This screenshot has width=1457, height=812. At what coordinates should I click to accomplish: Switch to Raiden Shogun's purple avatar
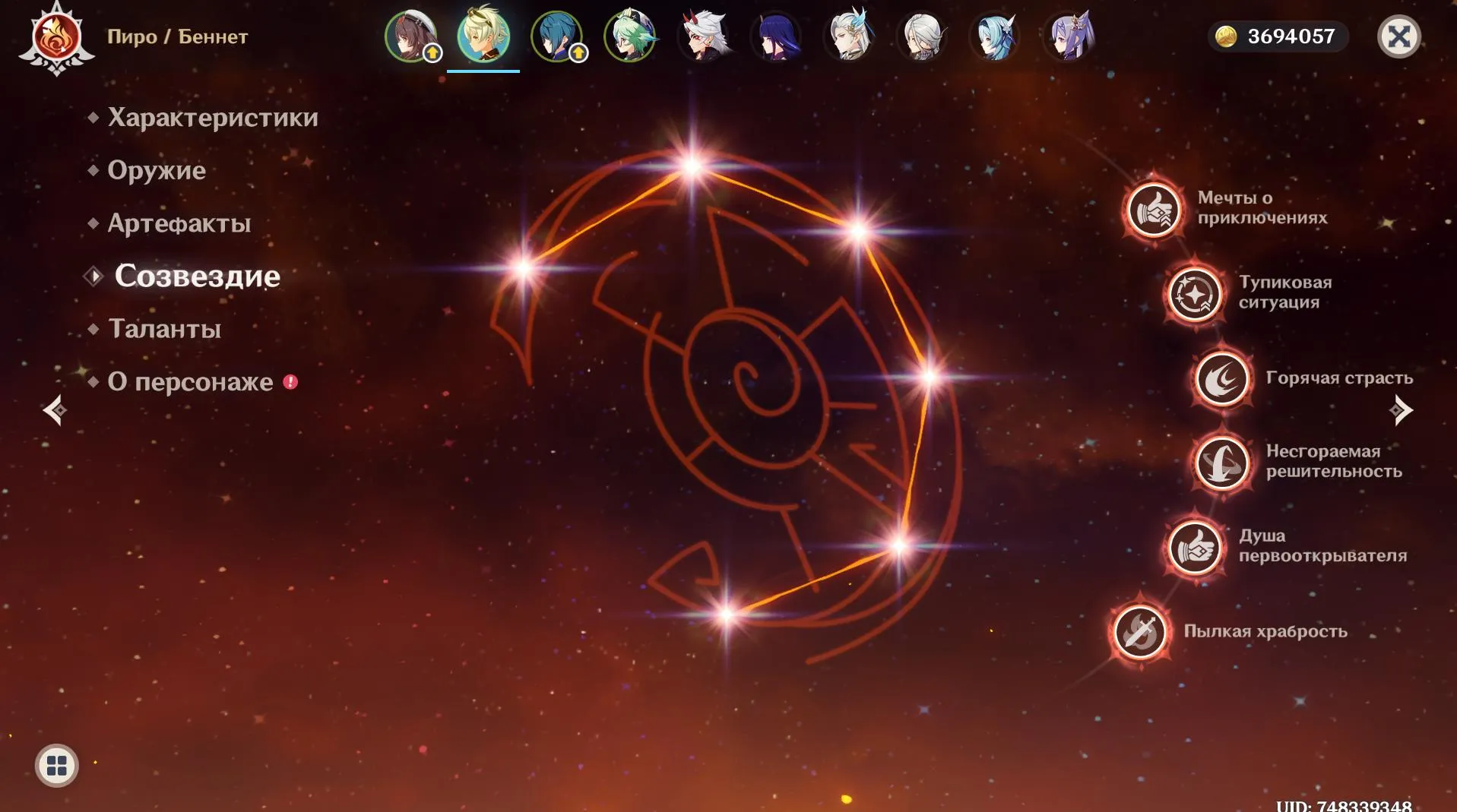click(776, 36)
